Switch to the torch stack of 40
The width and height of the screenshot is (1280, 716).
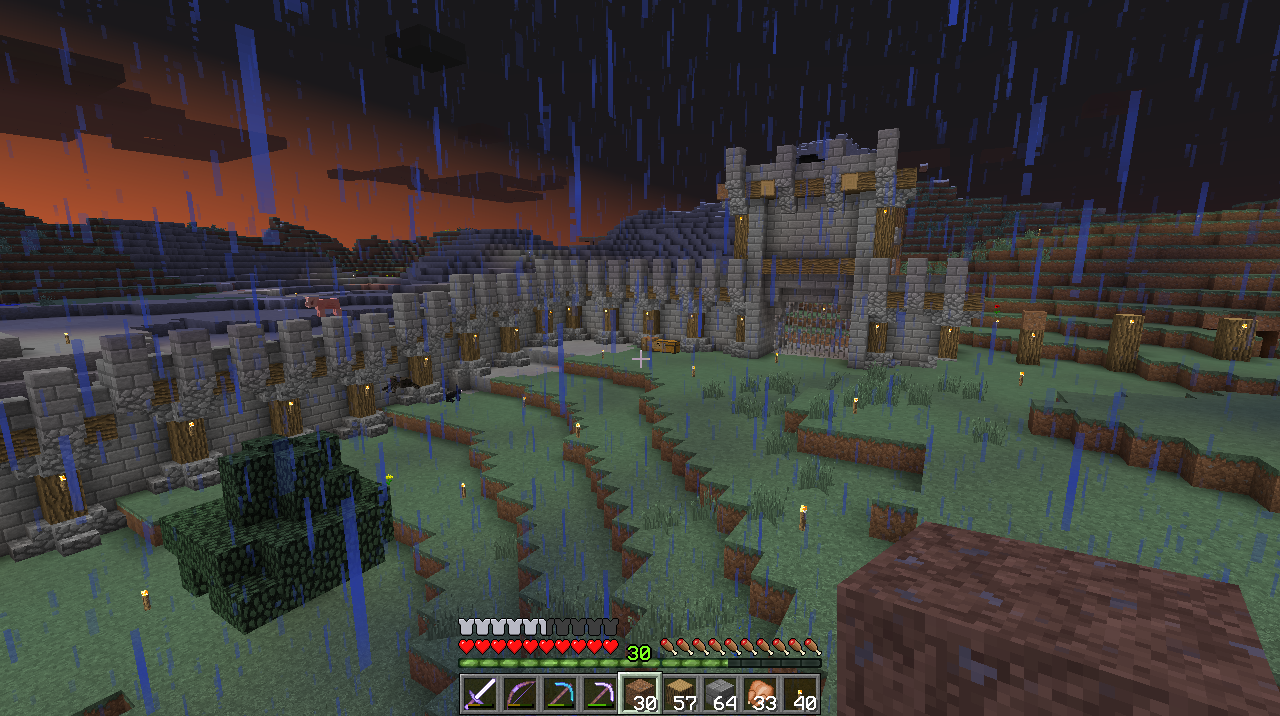pyautogui.click(x=800, y=693)
